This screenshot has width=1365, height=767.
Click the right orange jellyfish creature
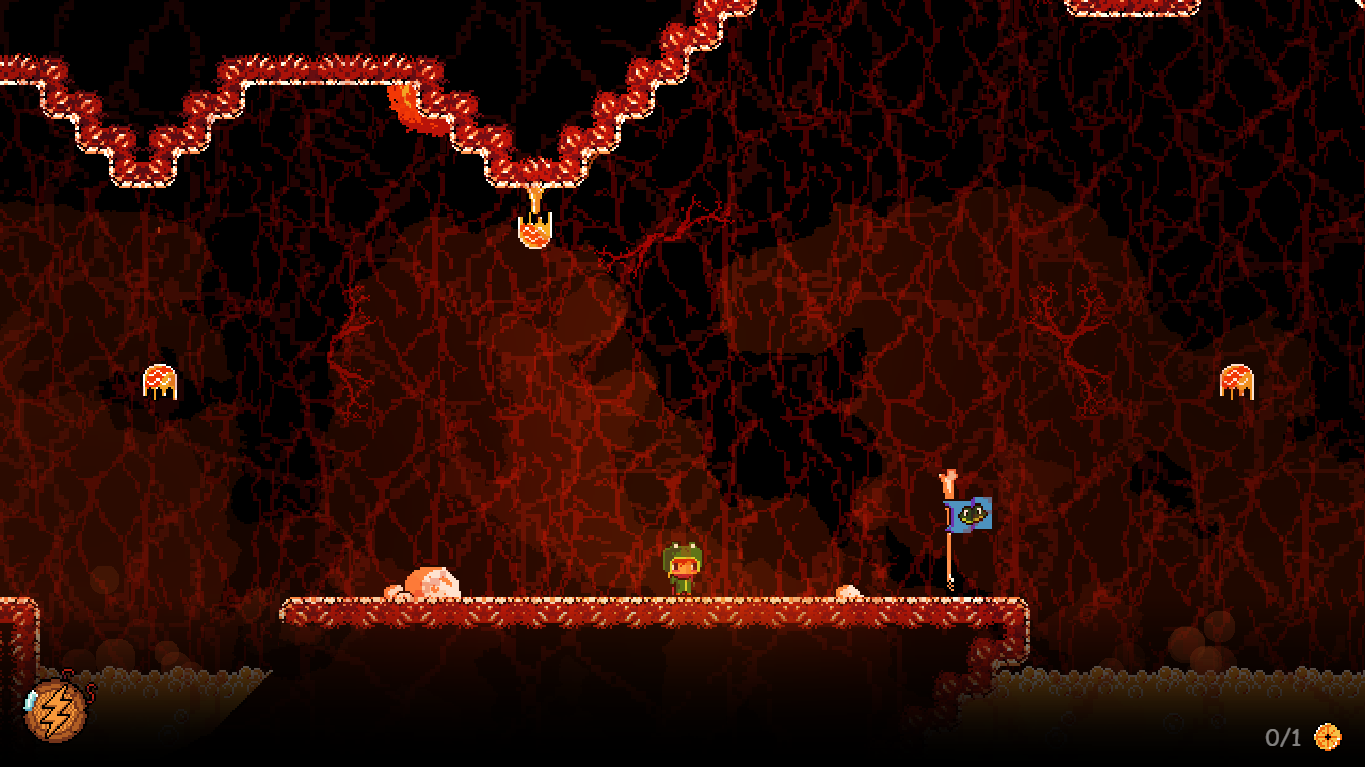[x=1237, y=378]
